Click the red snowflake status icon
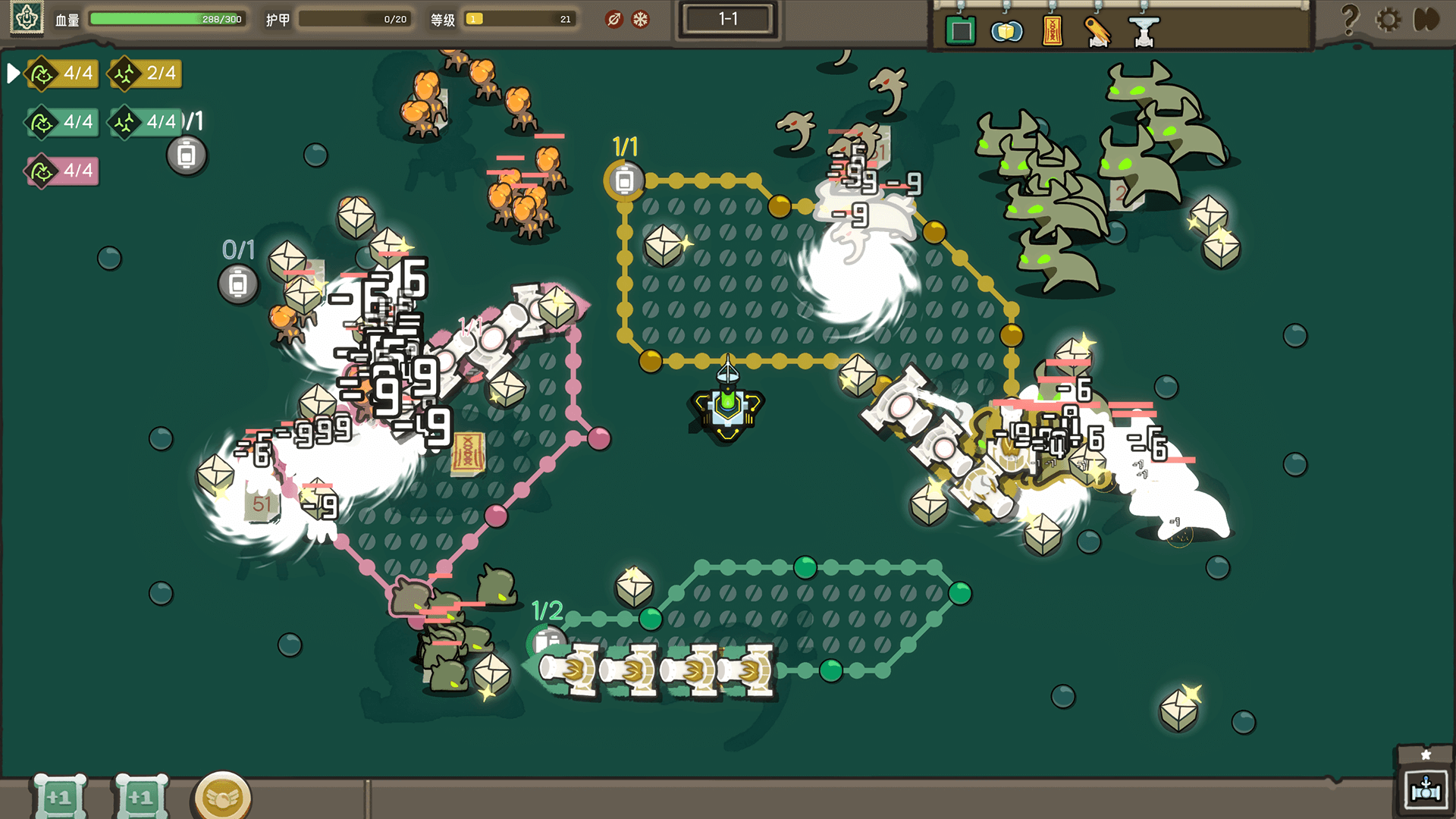This screenshot has height=819, width=1456. (x=641, y=19)
